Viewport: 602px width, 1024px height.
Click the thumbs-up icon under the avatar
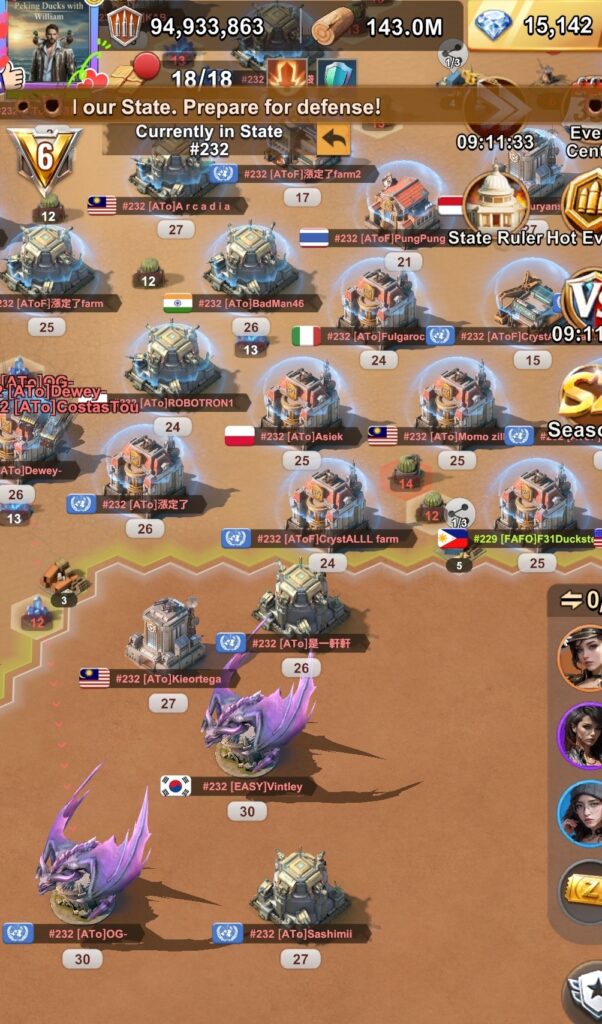(12, 75)
